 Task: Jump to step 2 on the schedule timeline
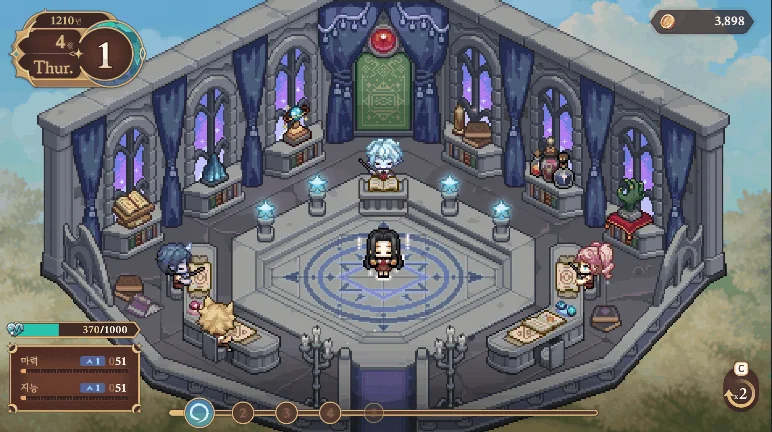pos(242,411)
